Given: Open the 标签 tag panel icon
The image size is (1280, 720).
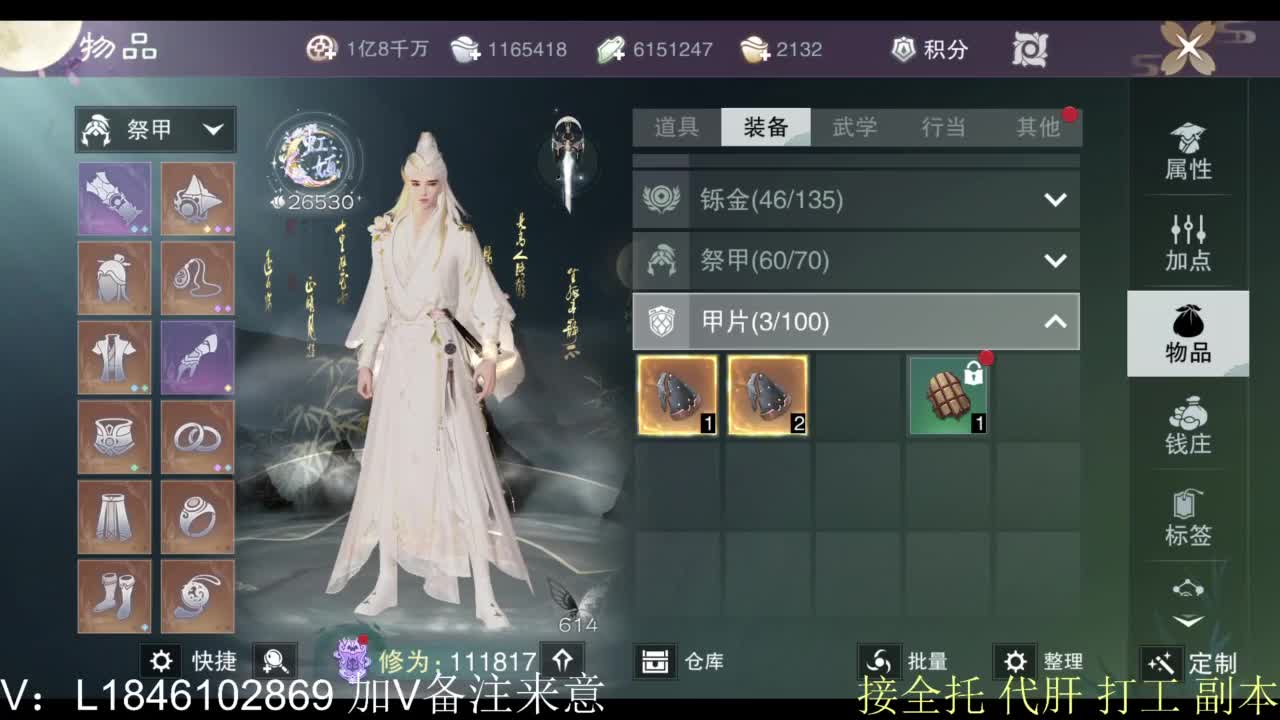Looking at the screenshot, I should click(x=1188, y=520).
